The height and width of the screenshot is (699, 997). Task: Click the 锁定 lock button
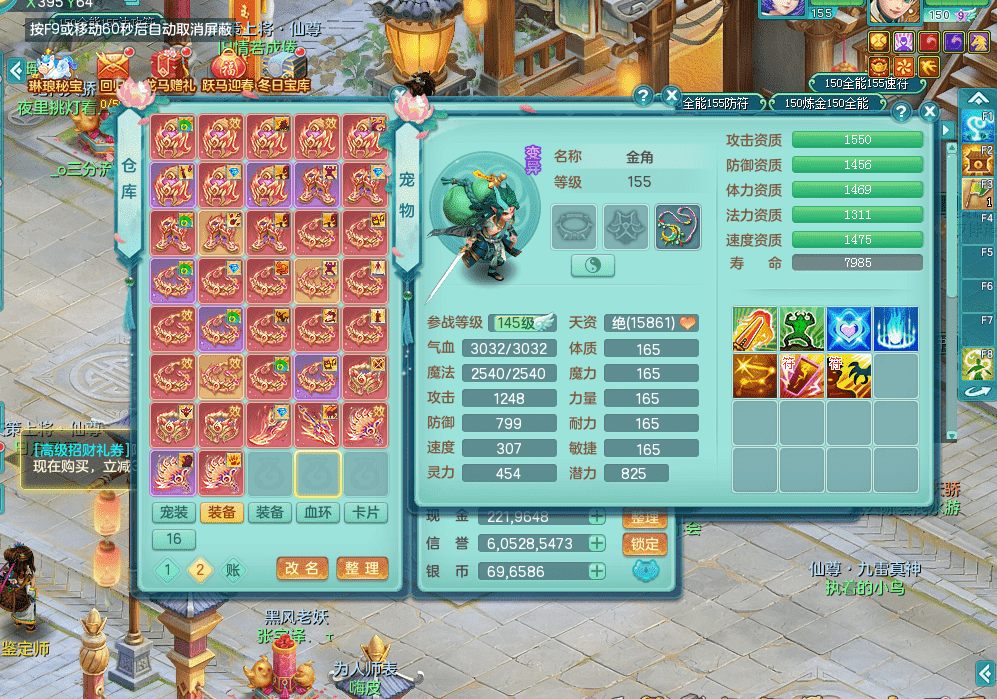tap(645, 544)
